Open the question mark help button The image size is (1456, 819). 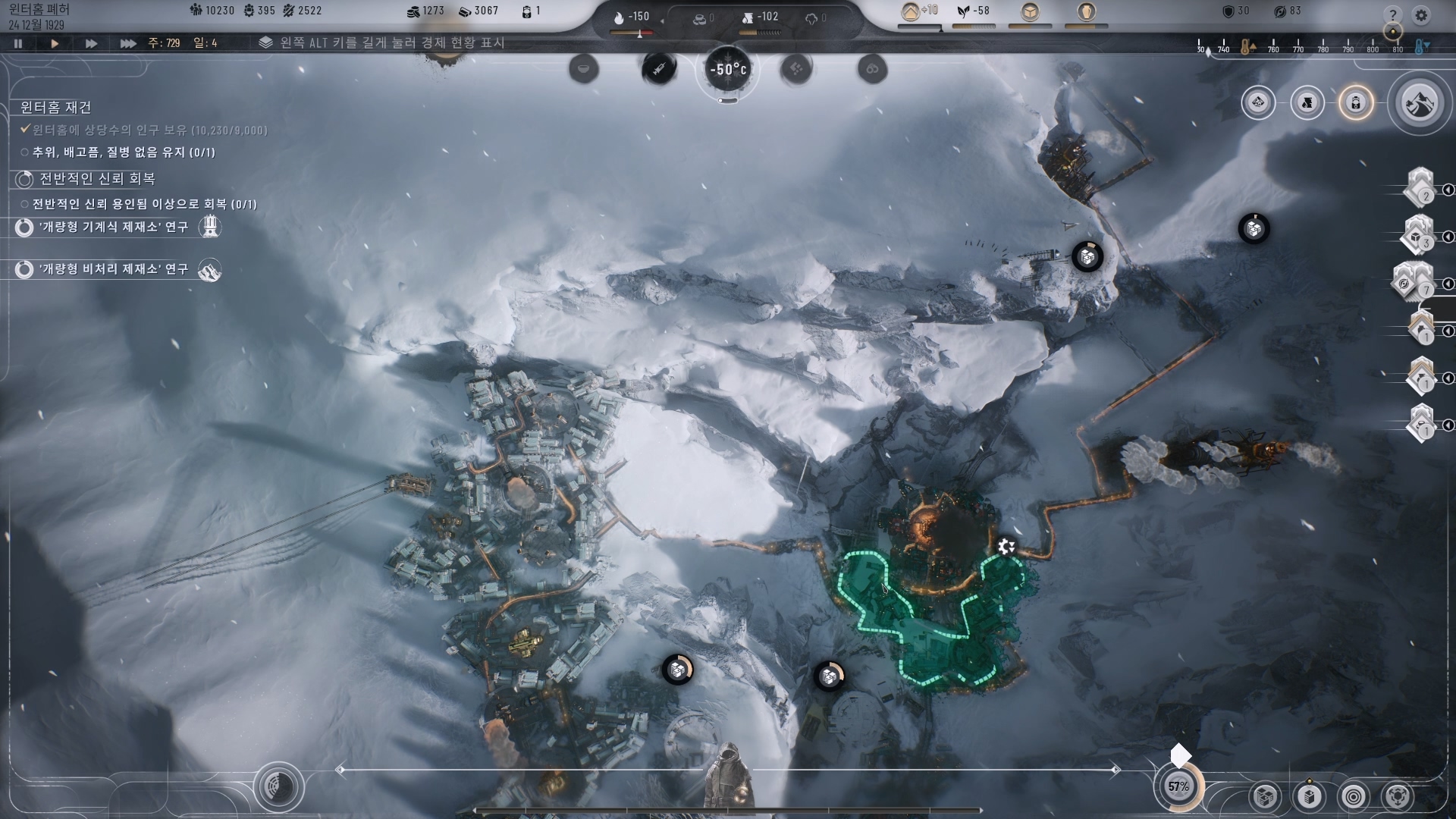point(1392,14)
